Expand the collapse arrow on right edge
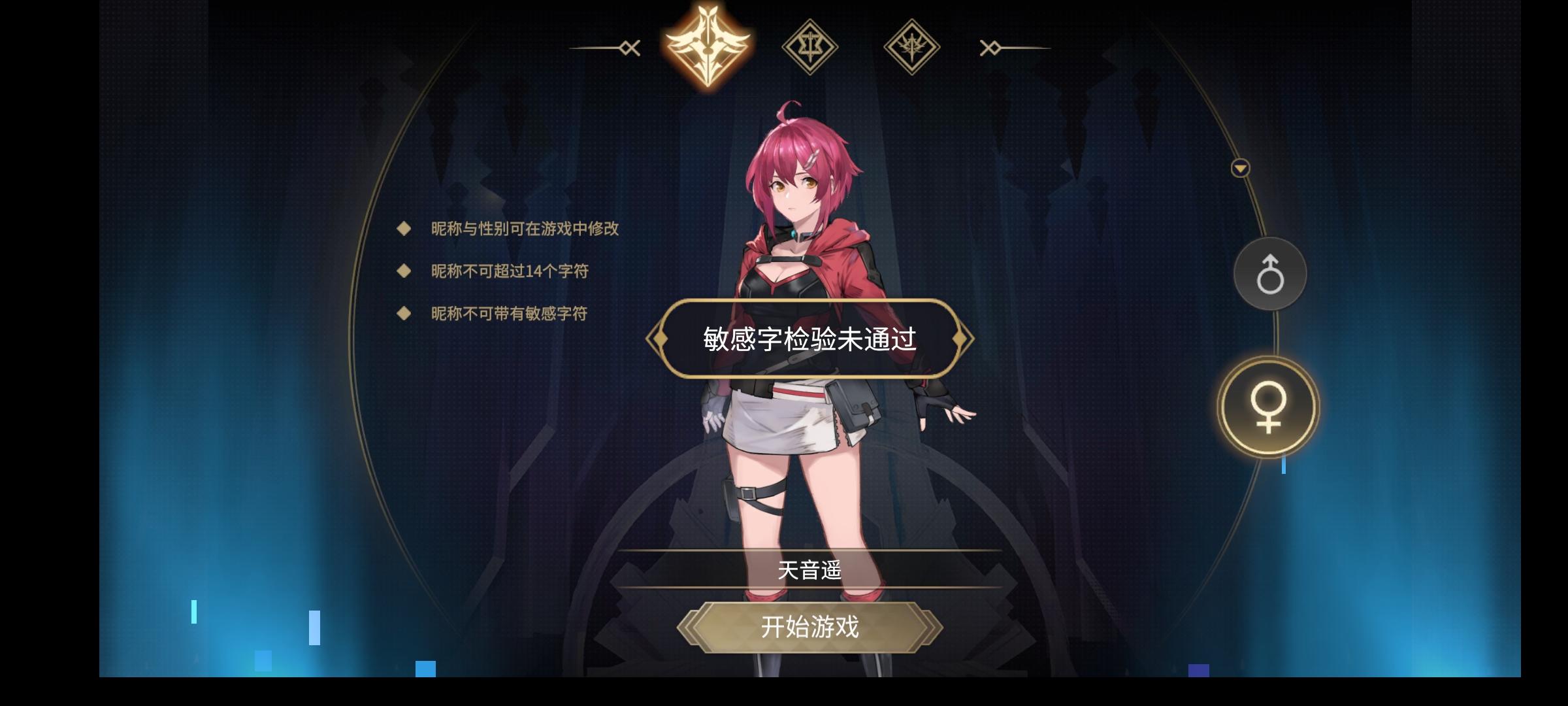1568x706 pixels. point(1239,169)
